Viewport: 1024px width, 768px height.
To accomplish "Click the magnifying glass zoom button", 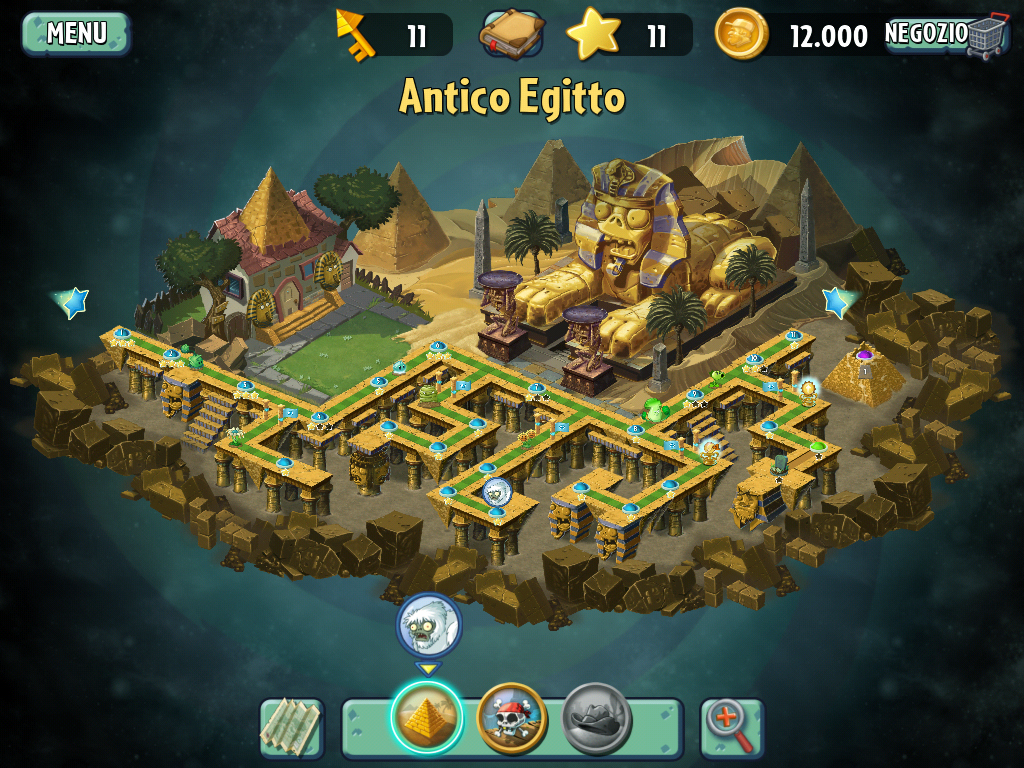I will [x=731, y=726].
